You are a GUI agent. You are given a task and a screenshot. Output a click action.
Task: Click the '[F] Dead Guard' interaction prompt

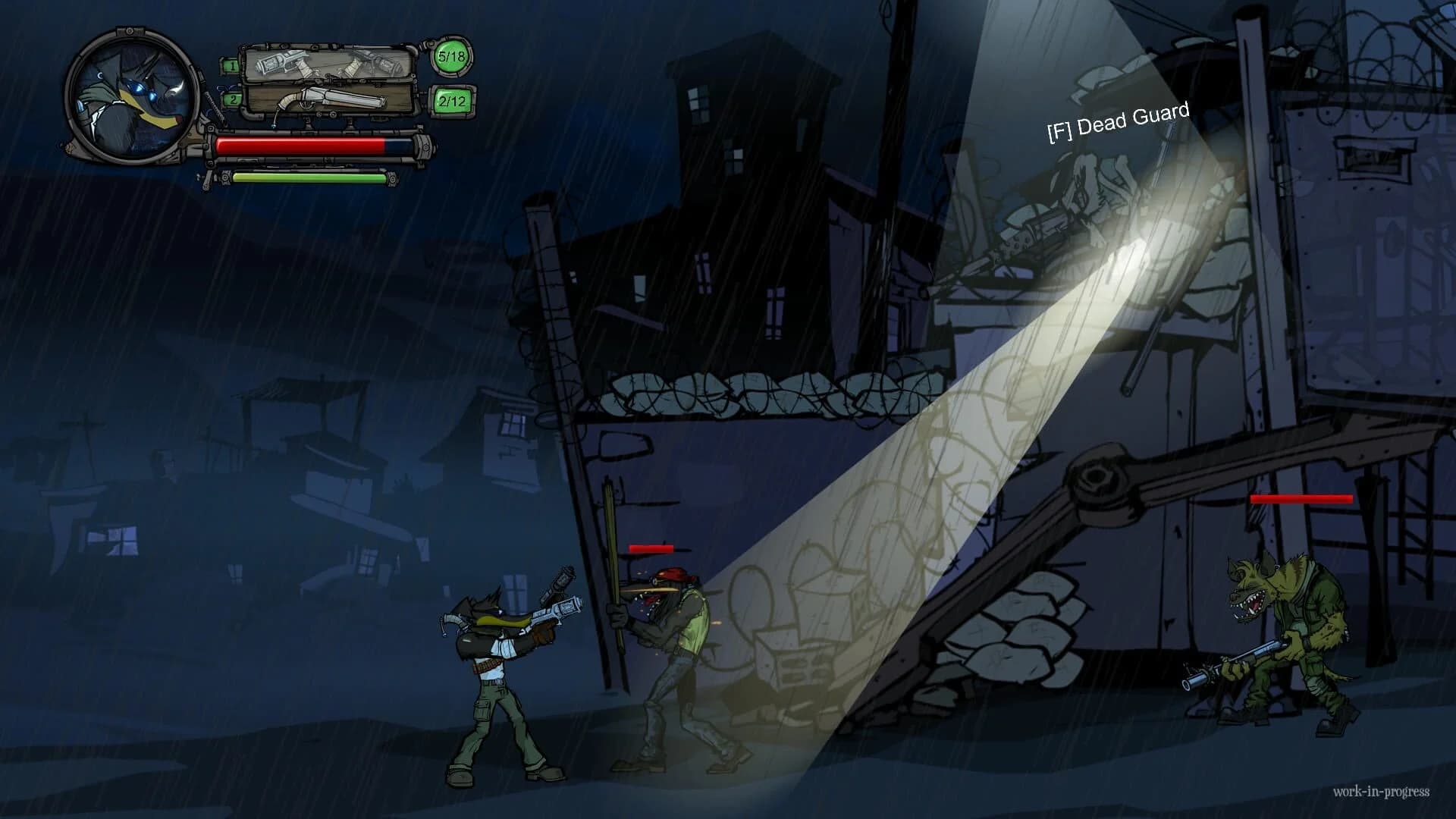click(x=1117, y=119)
